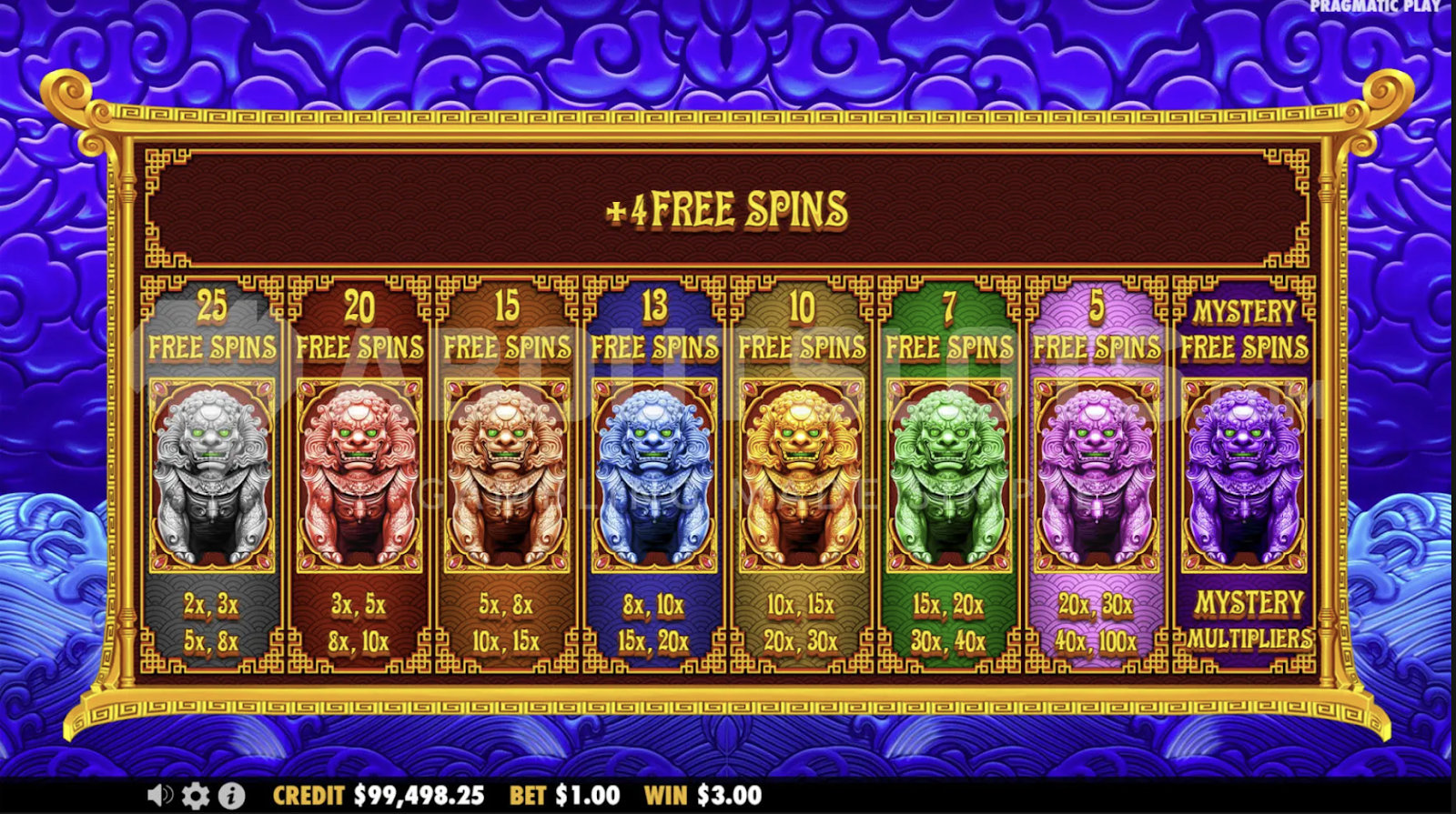Choose the 5 Free Spins pink lion

point(1097,475)
